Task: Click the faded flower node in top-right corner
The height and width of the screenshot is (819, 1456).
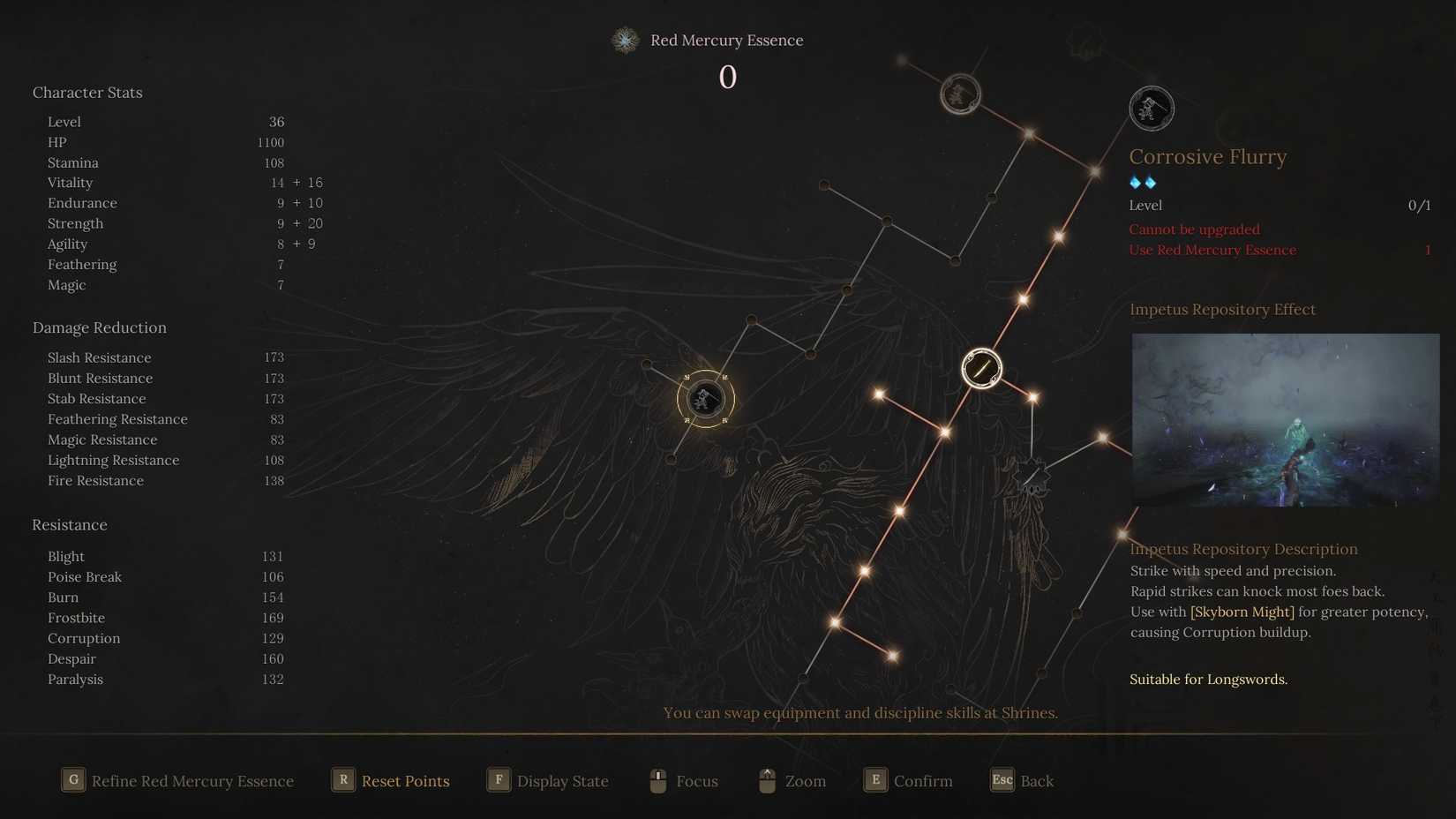Action: 1084,41
